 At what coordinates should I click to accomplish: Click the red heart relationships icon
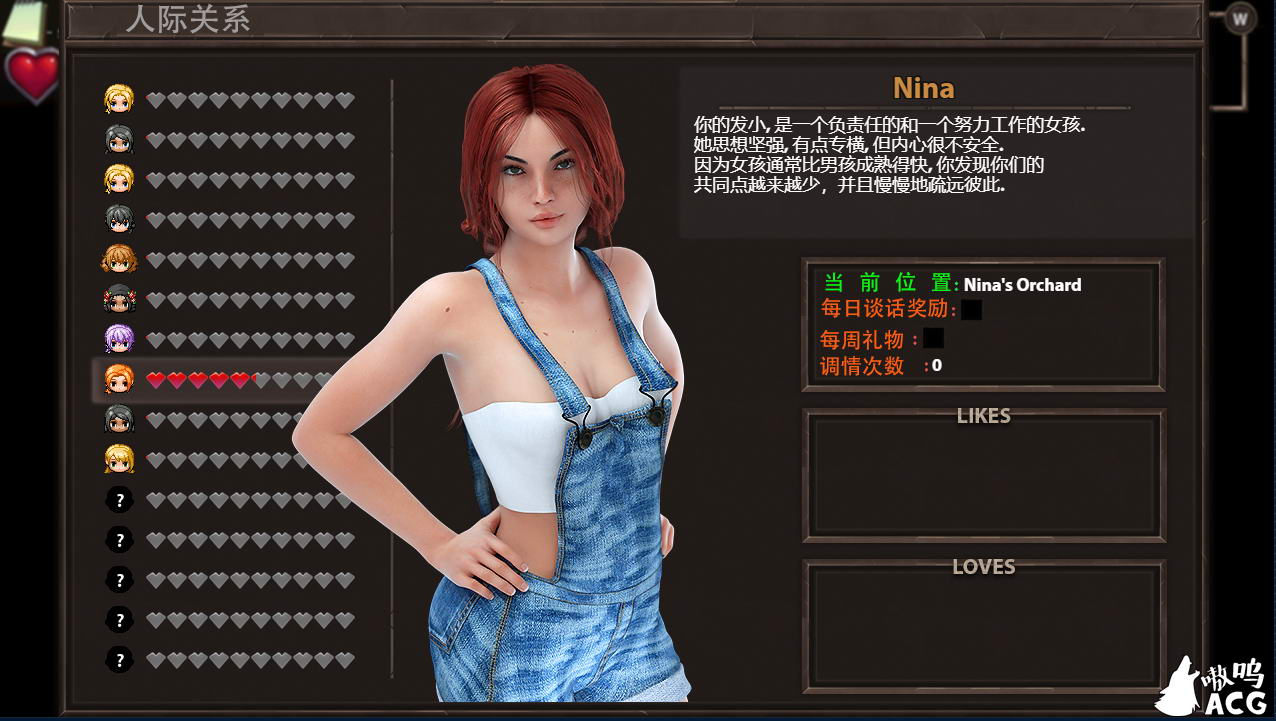pyautogui.click(x=34, y=75)
